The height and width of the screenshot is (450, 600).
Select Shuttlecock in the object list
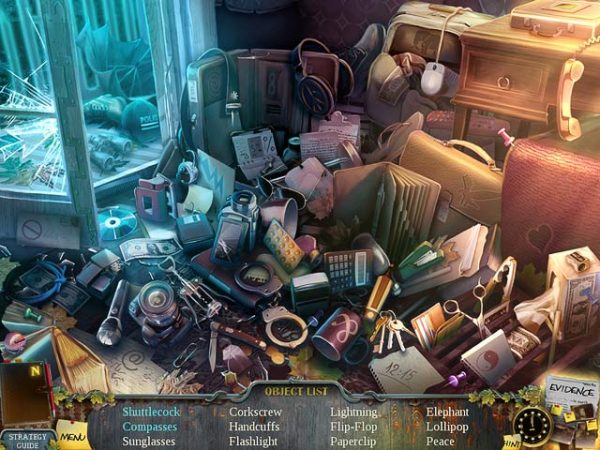[149, 411]
